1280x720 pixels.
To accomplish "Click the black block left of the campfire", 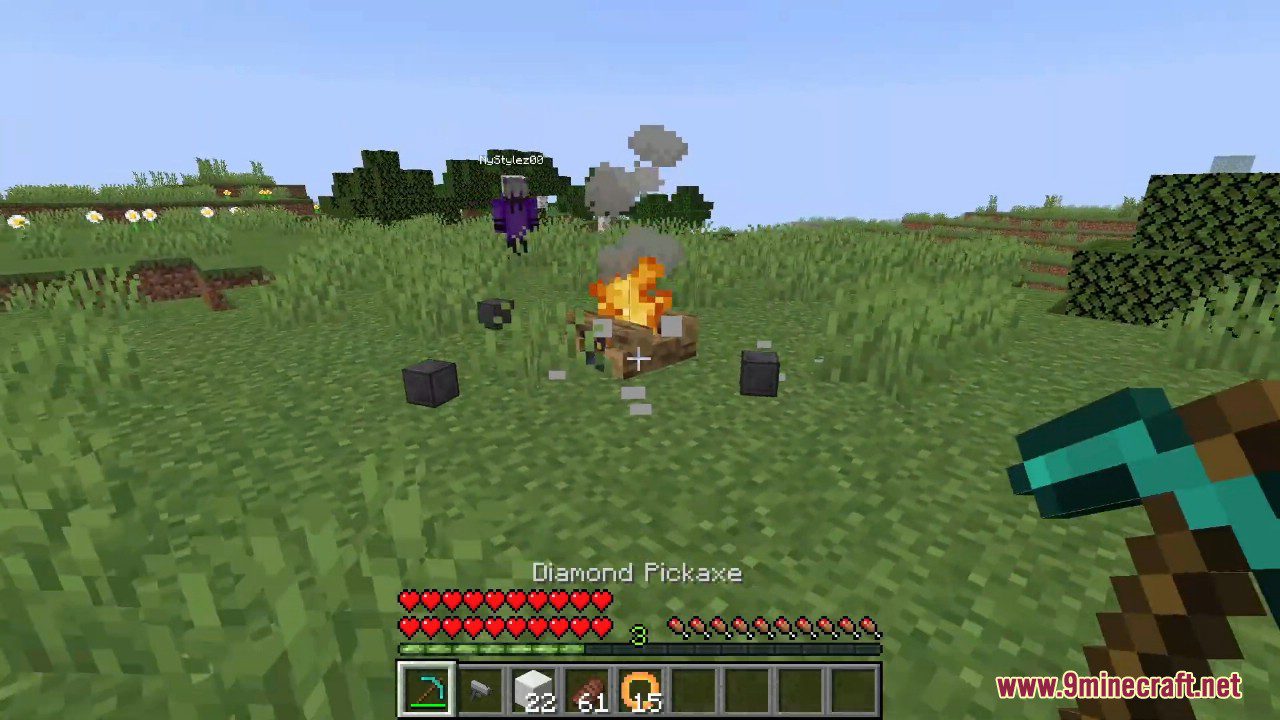I will 432,382.
